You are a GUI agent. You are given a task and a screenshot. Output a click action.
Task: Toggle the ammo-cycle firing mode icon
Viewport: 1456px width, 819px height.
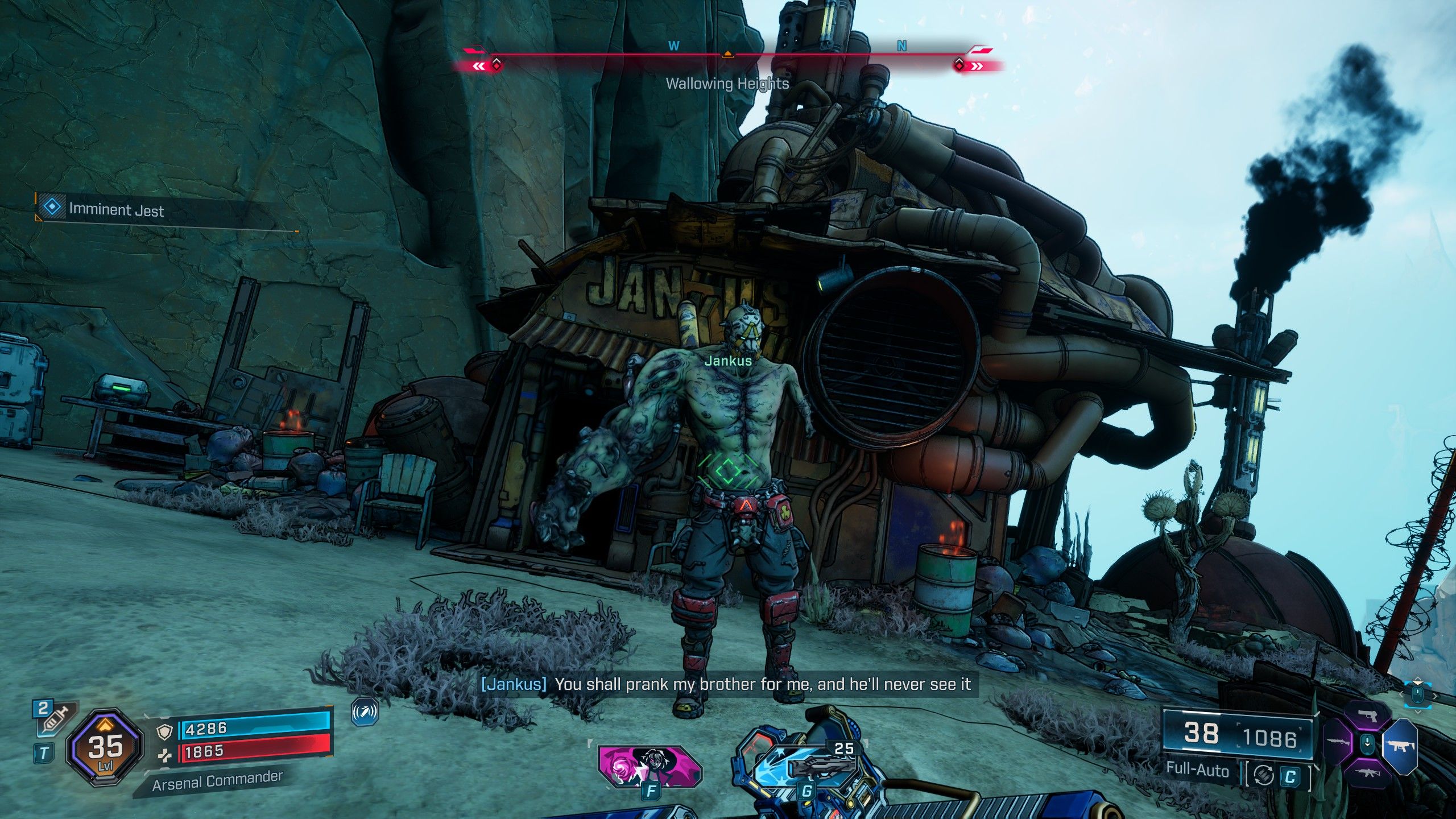tap(1263, 775)
